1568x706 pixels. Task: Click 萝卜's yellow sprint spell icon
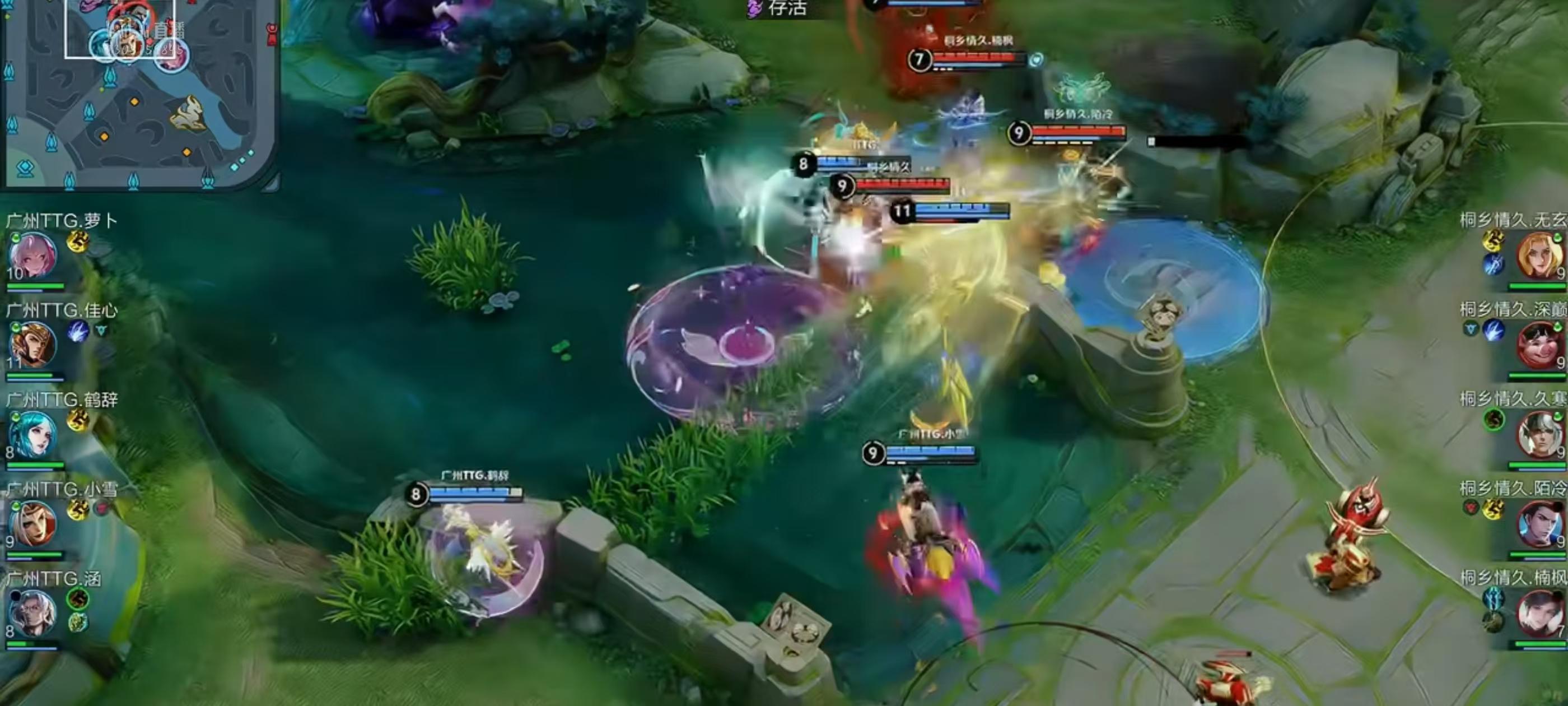pos(78,241)
